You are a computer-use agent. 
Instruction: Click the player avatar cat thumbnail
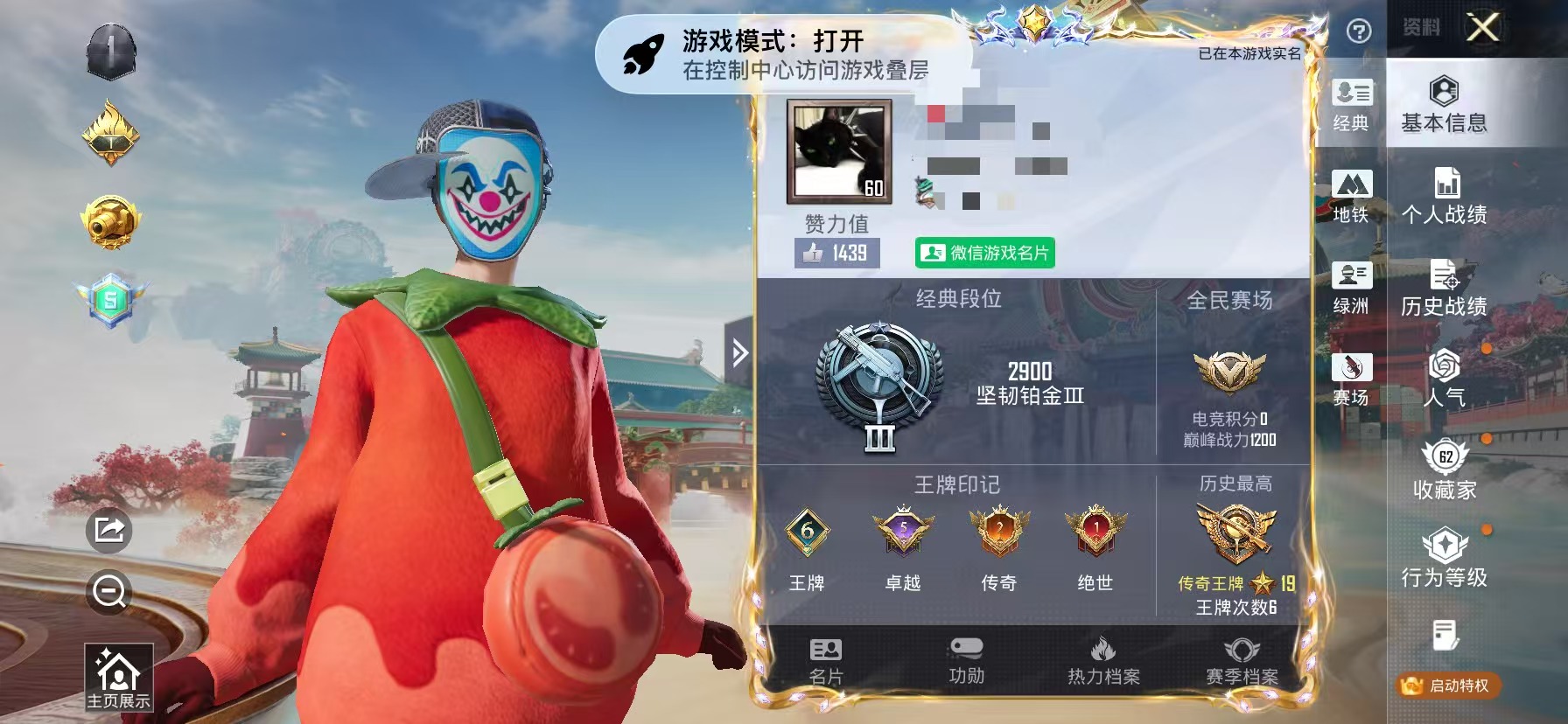point(838,150)
